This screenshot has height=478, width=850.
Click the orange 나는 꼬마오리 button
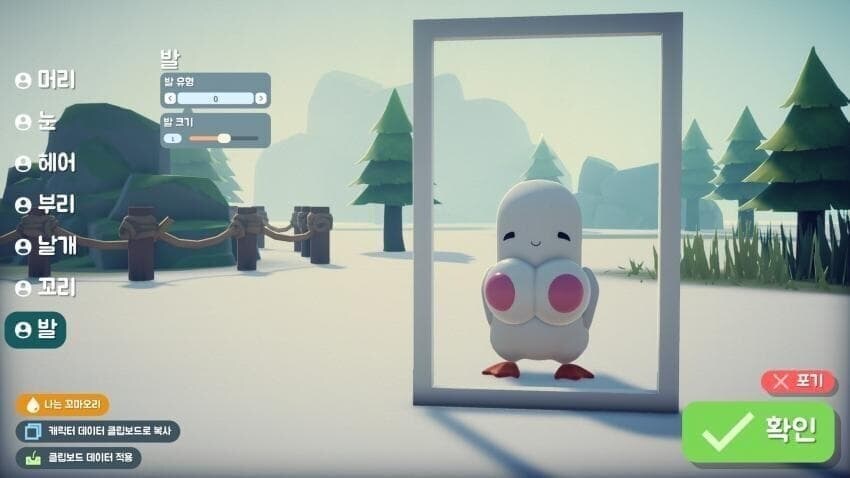point(62,405)
